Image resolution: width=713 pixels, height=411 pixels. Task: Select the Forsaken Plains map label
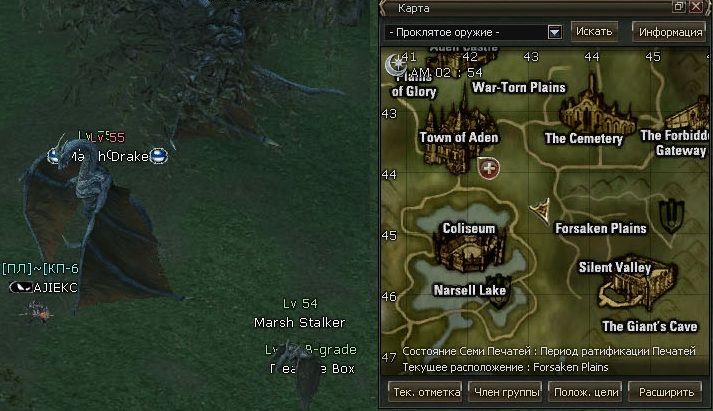coord(600,228)
